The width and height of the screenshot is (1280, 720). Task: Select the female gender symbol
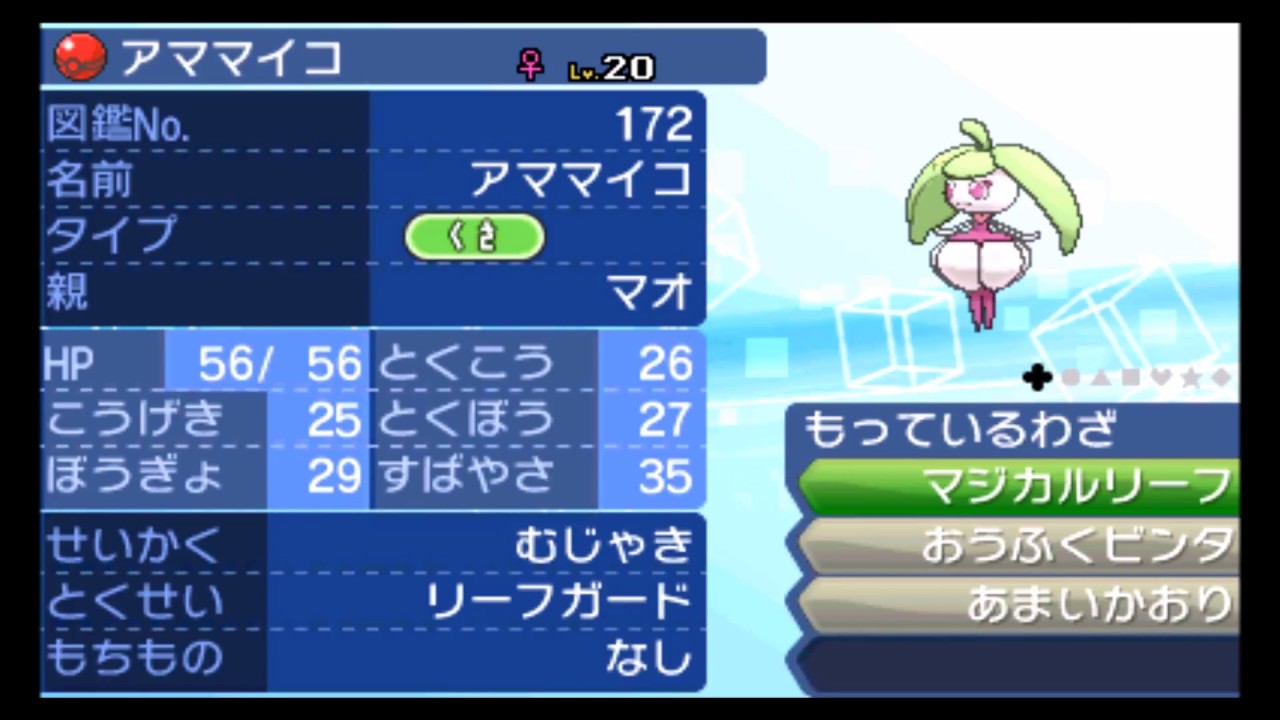click(529, 62)
